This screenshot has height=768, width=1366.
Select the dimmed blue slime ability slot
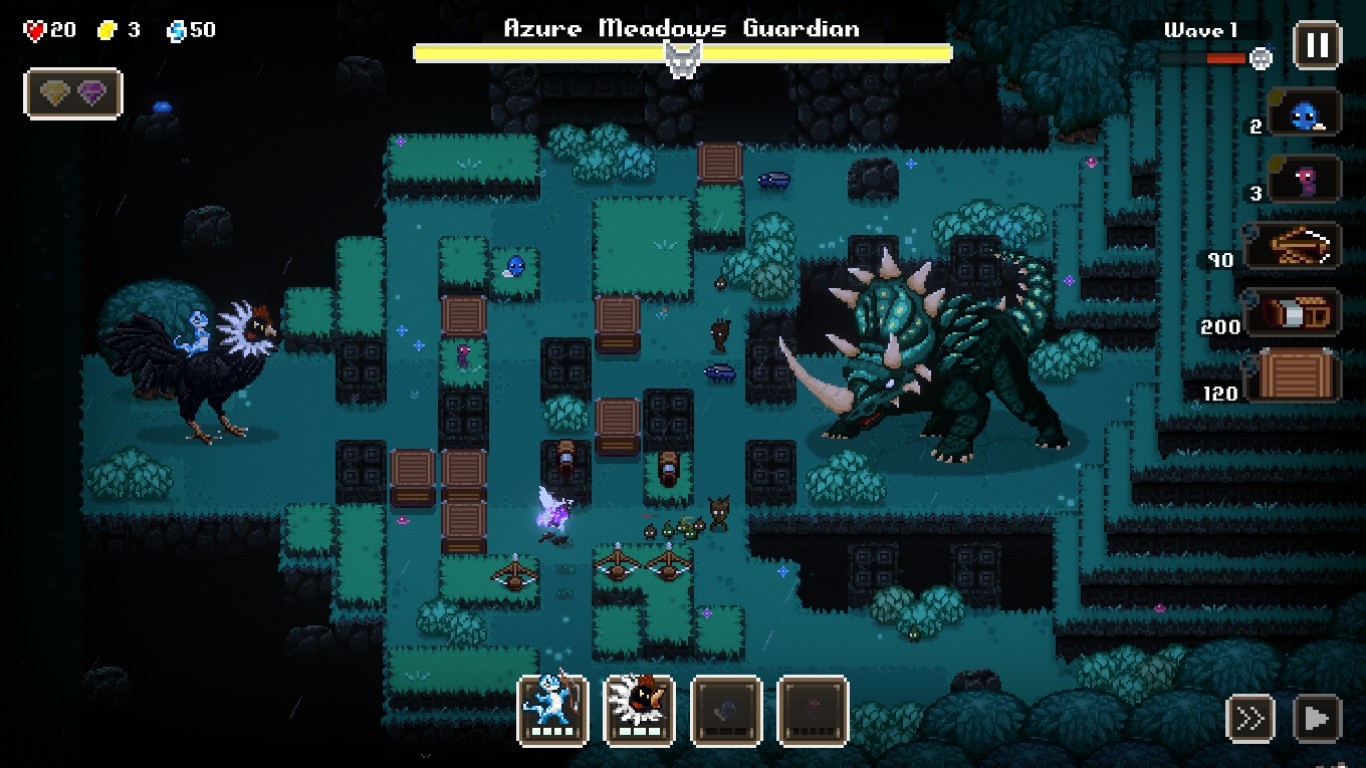click(x=726, y=711)
